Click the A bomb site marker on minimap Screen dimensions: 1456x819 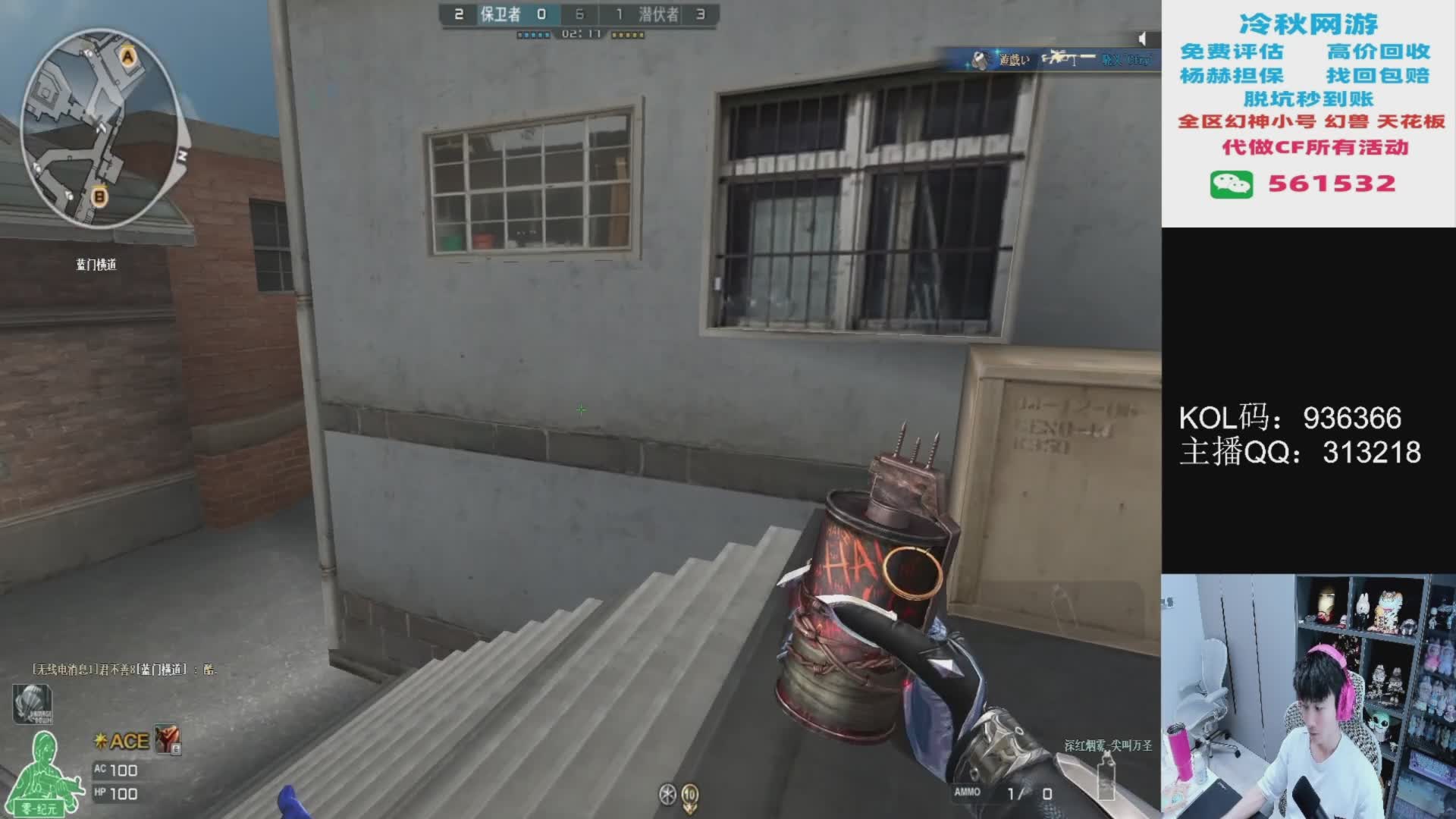click(127, 56)
